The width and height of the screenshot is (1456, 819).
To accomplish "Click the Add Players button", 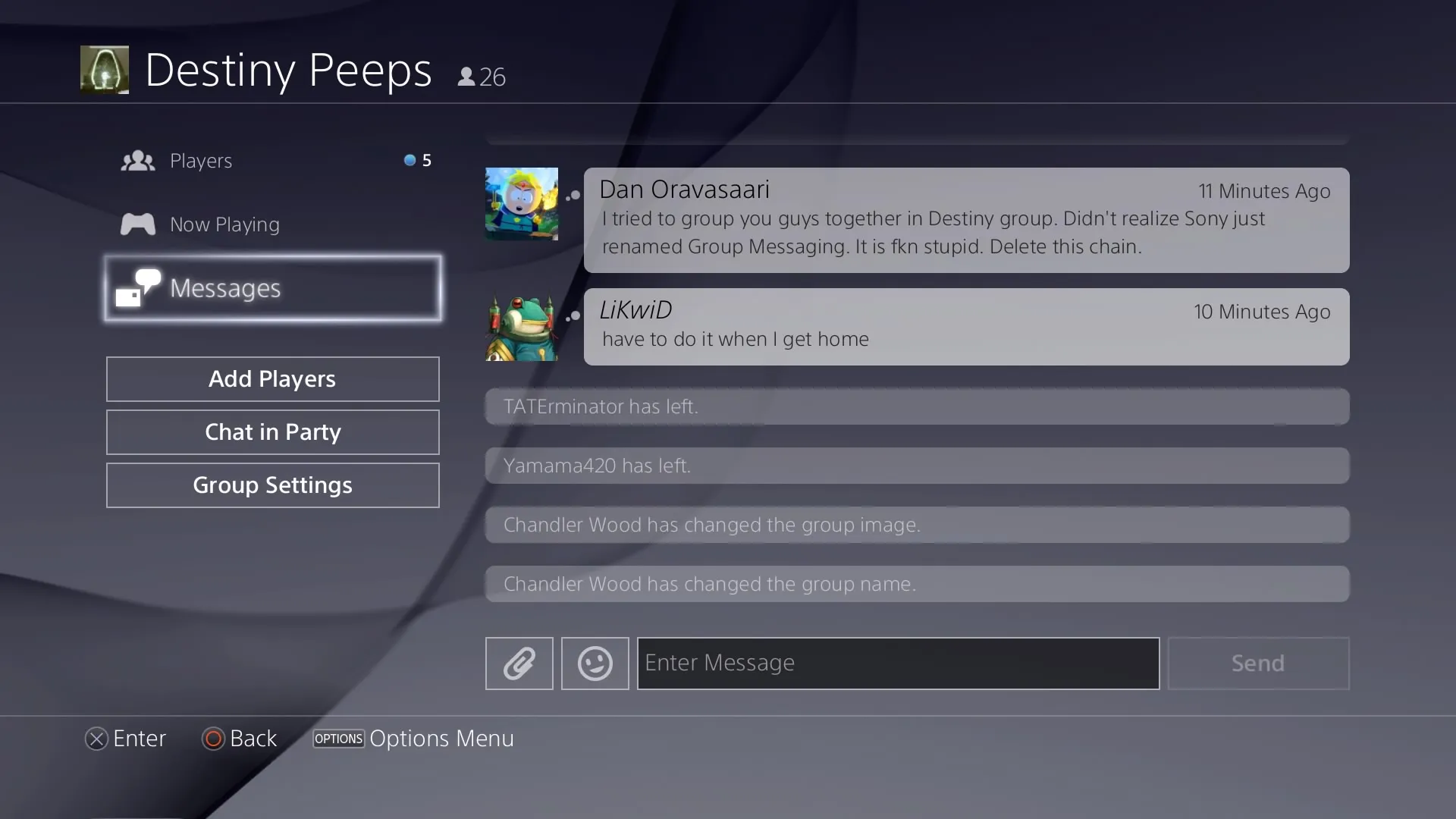I will pyautogui.click(x=272, y=378).
